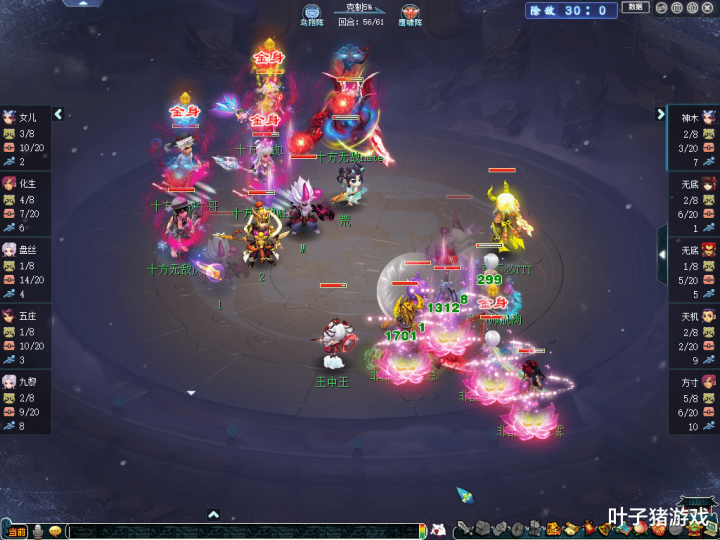This screenshot has height=540, width=720.
Task: Select the 神木 enemy team row
Action: tap(694, 139)
